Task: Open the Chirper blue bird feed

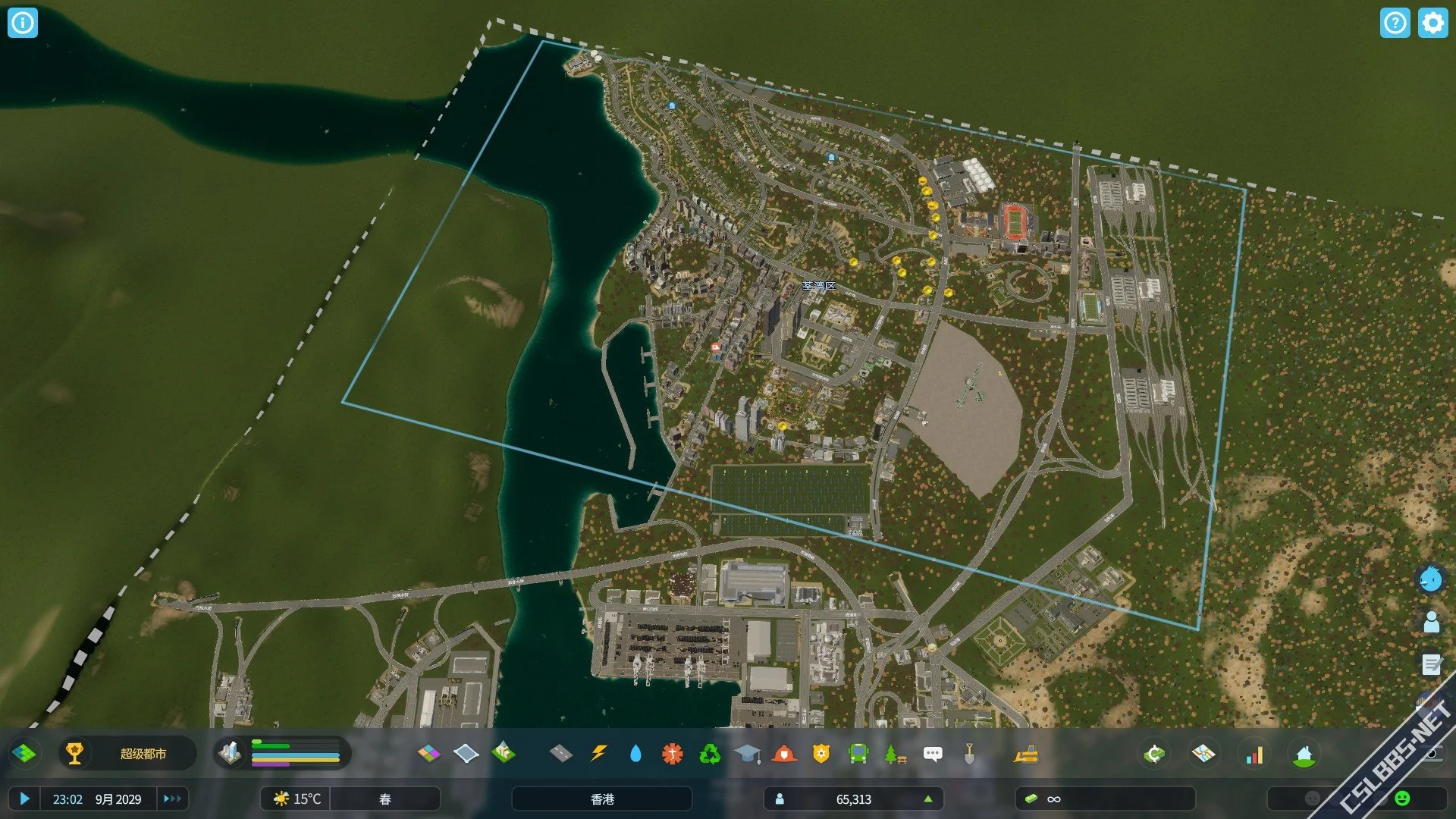Action: click(1431, 579)
